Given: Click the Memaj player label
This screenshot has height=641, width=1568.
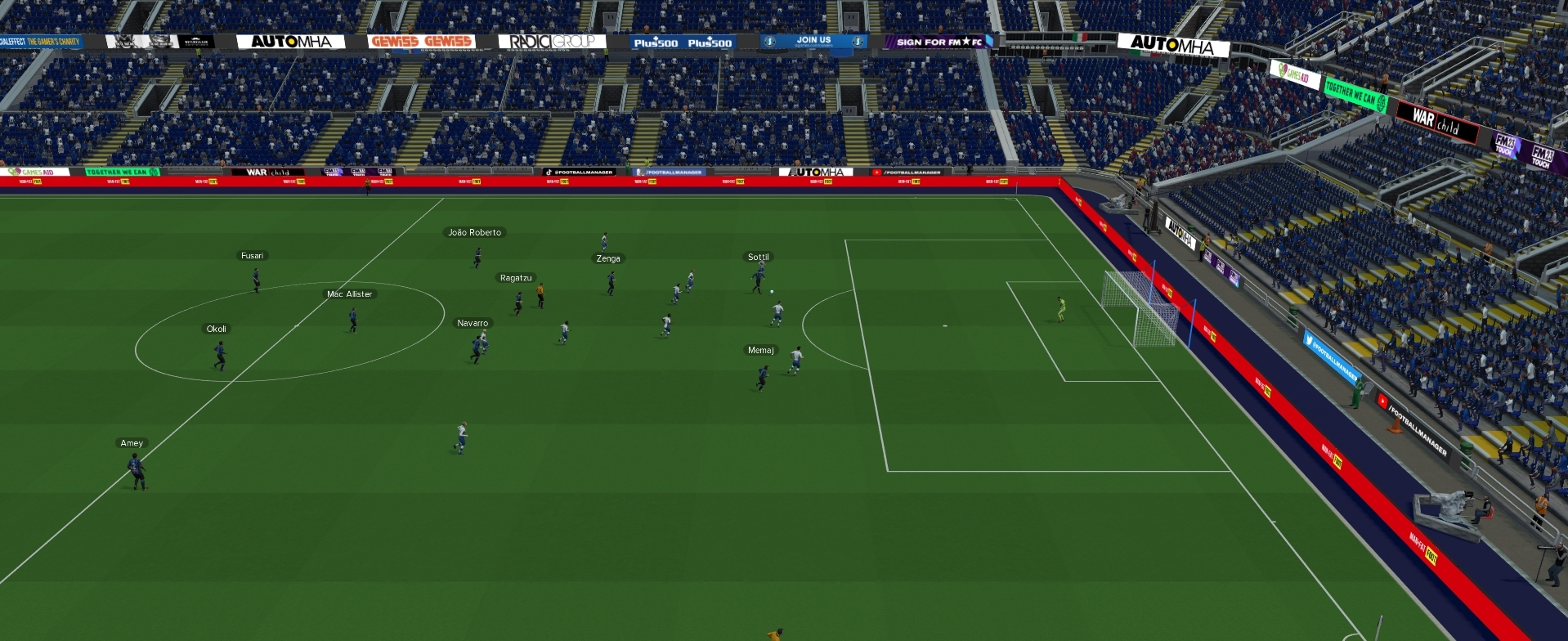Looking at the screenshot, I should 760,351.
